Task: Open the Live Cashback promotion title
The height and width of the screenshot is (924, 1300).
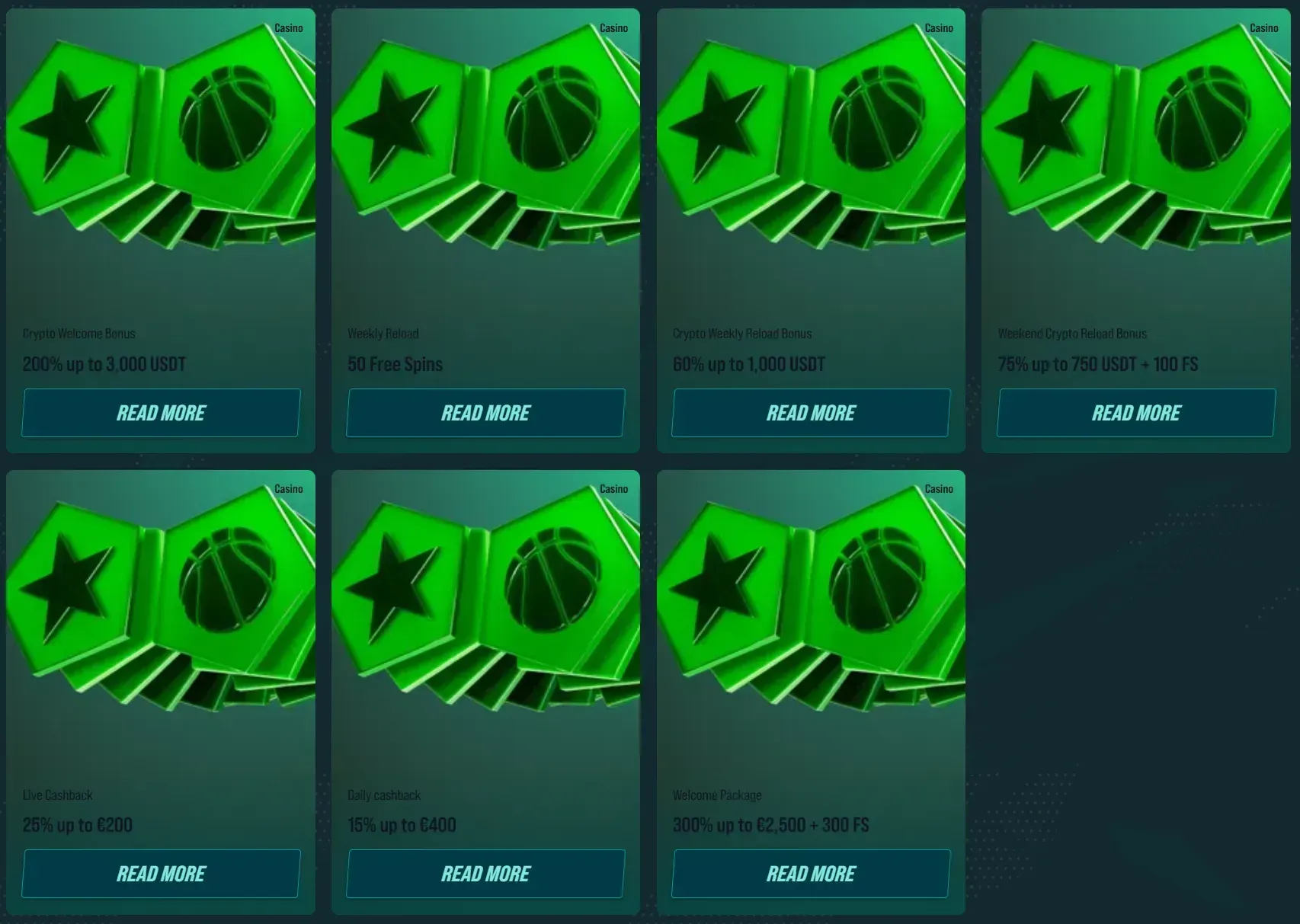Action: 58,795
